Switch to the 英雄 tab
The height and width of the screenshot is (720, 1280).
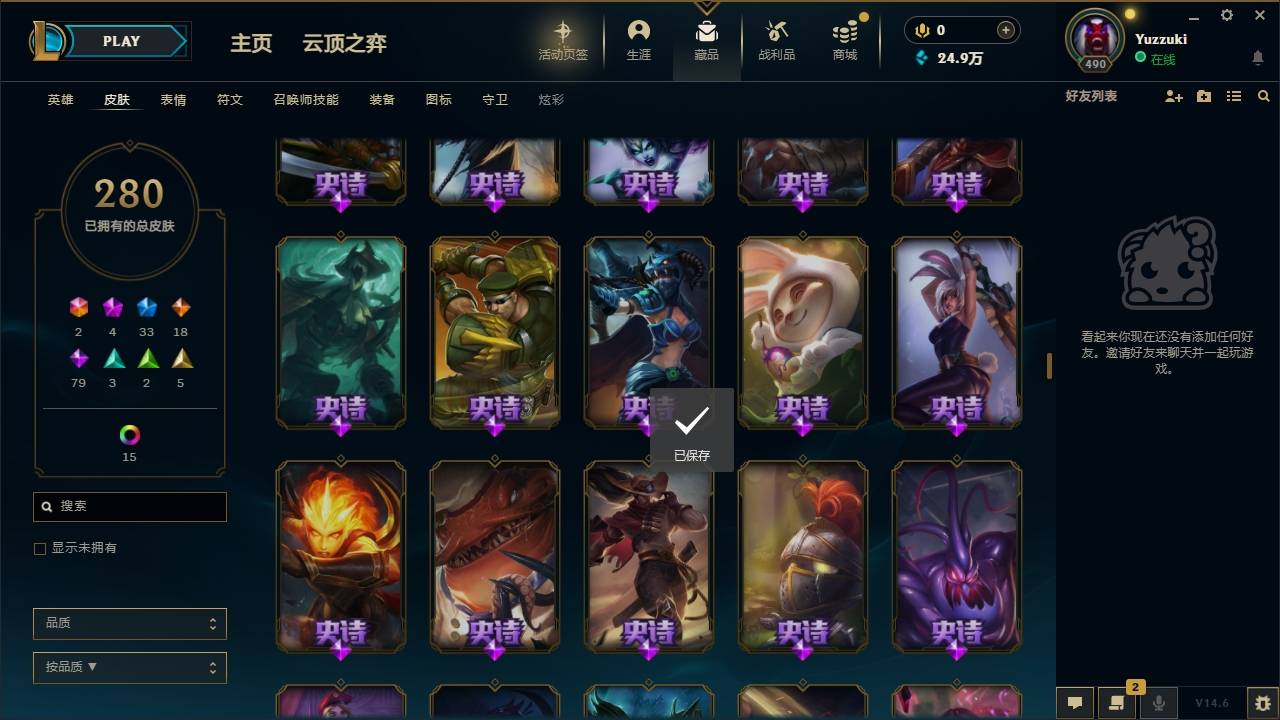point(59,99)
